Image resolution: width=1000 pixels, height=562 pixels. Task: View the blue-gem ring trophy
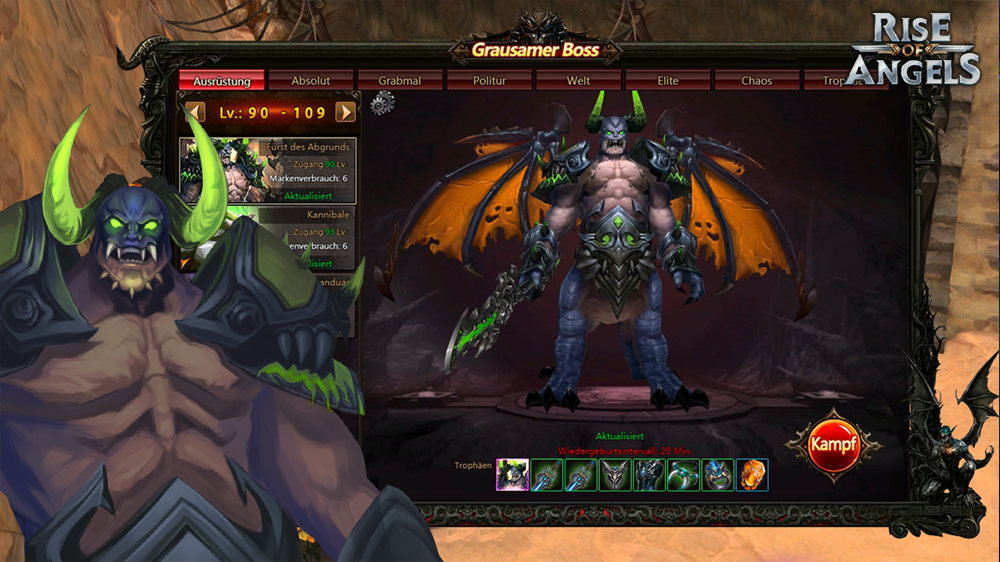(x=717, y=475)
